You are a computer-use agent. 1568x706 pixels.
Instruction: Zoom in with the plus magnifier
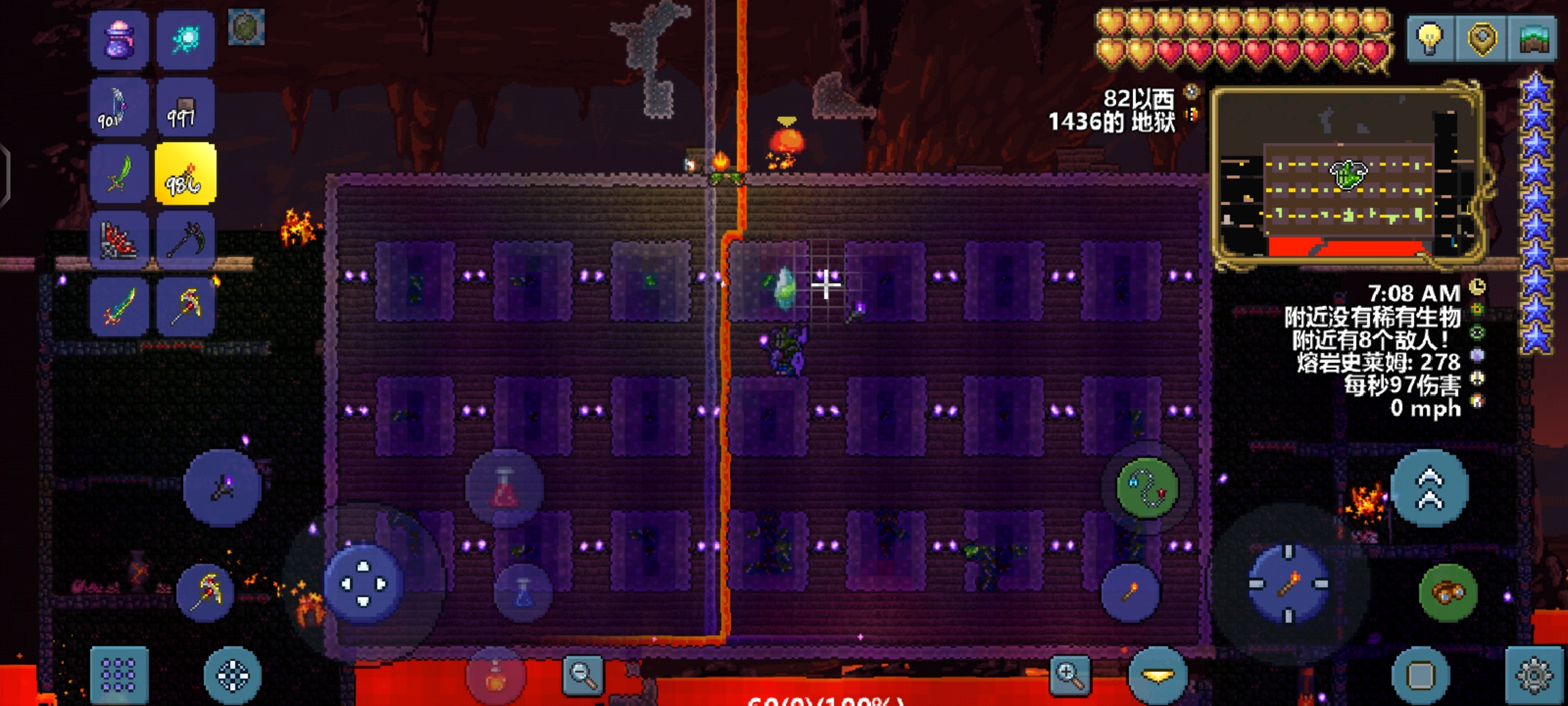pyautogui.click(x=1070, y=675)
